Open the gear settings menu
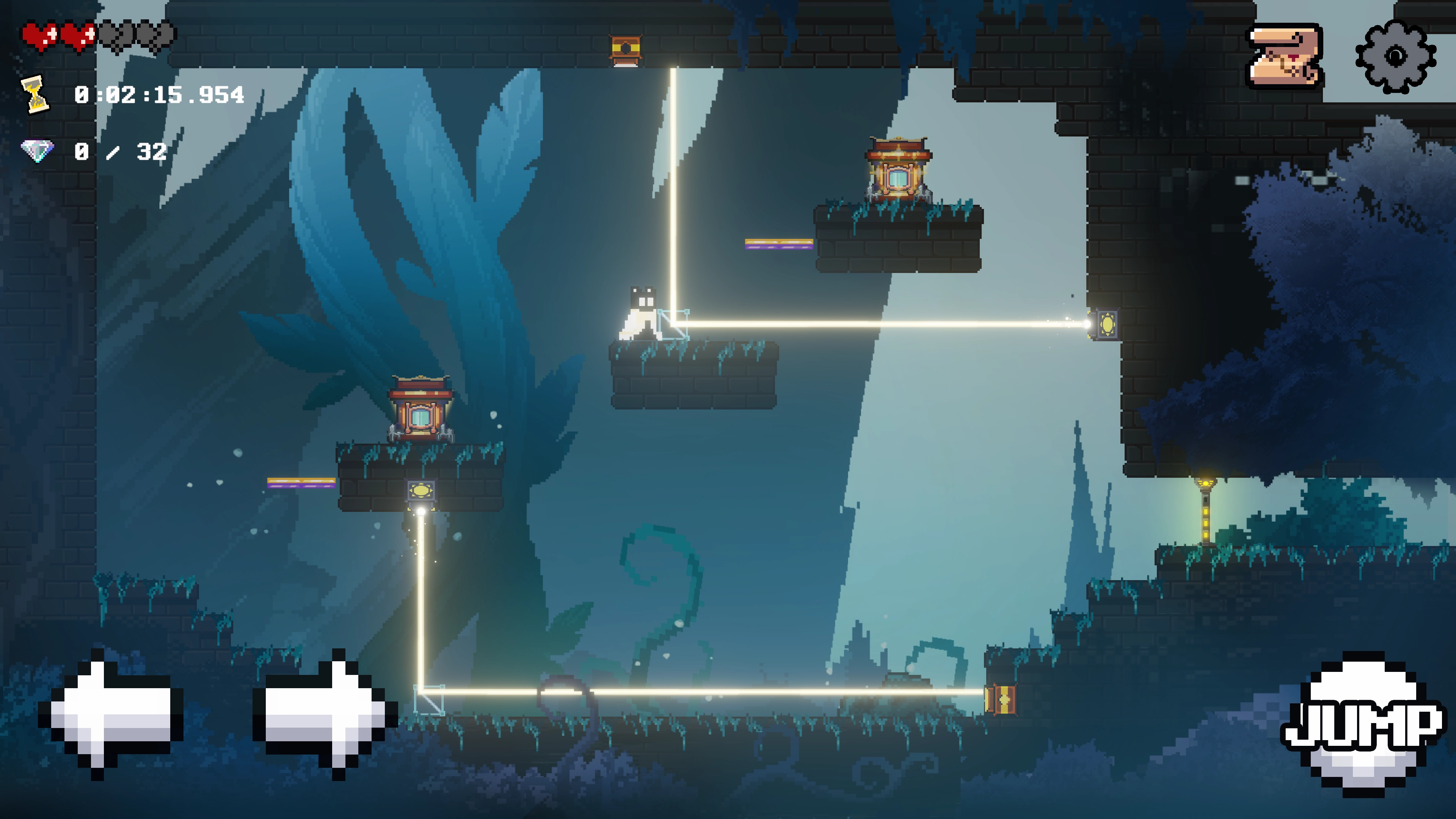The image size is (1456, 819). tap(1395, 56)
